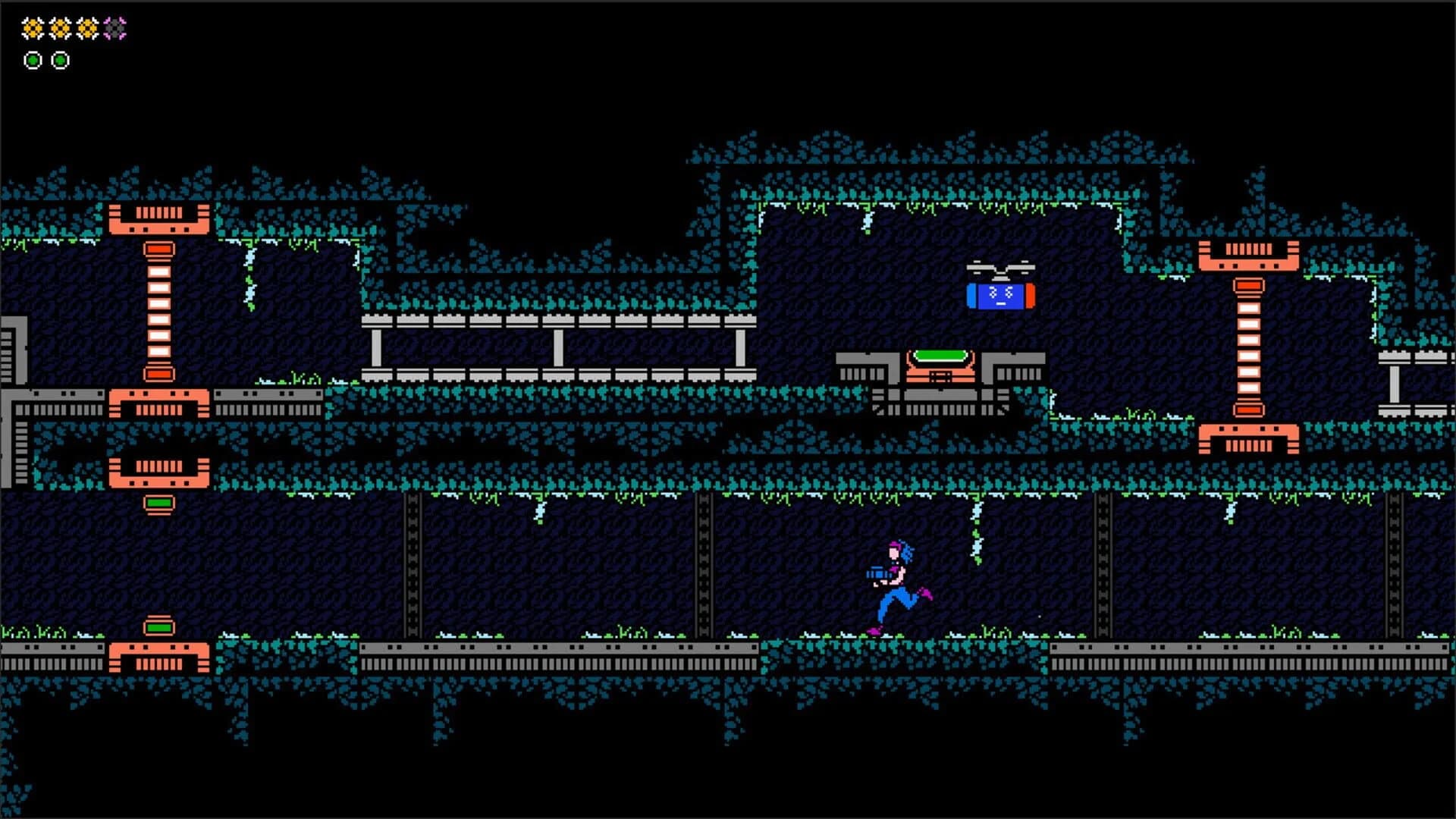Select the second yellow gem HUD icon
The image size is (1456, 819).
pos(59,27)
